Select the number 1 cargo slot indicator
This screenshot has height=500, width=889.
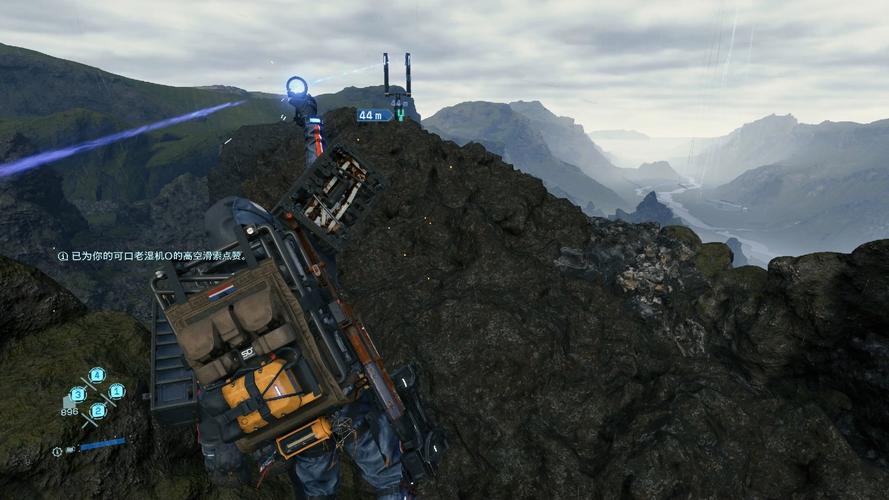pyautogui.click(x=116, y=391)
